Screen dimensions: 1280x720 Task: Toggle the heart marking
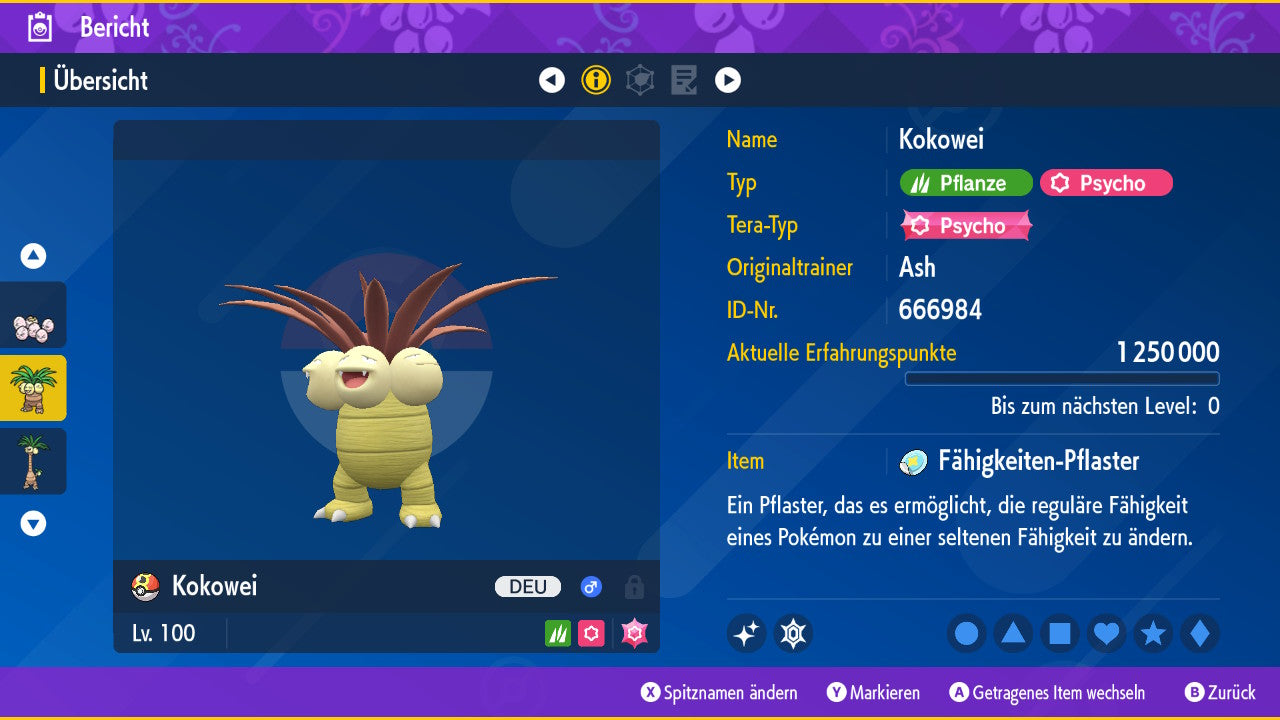[x=1107, y=634]
